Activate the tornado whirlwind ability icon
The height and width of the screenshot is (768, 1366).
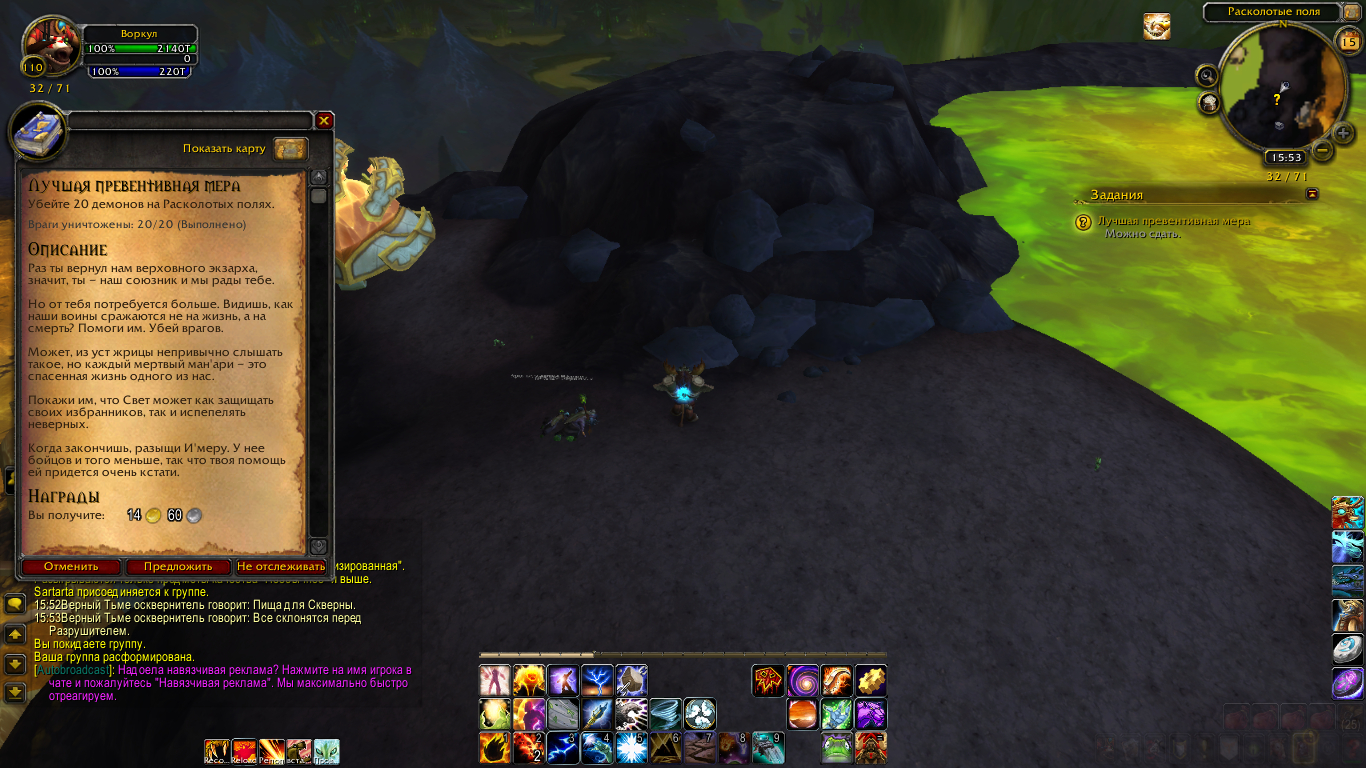coord(665,714)
